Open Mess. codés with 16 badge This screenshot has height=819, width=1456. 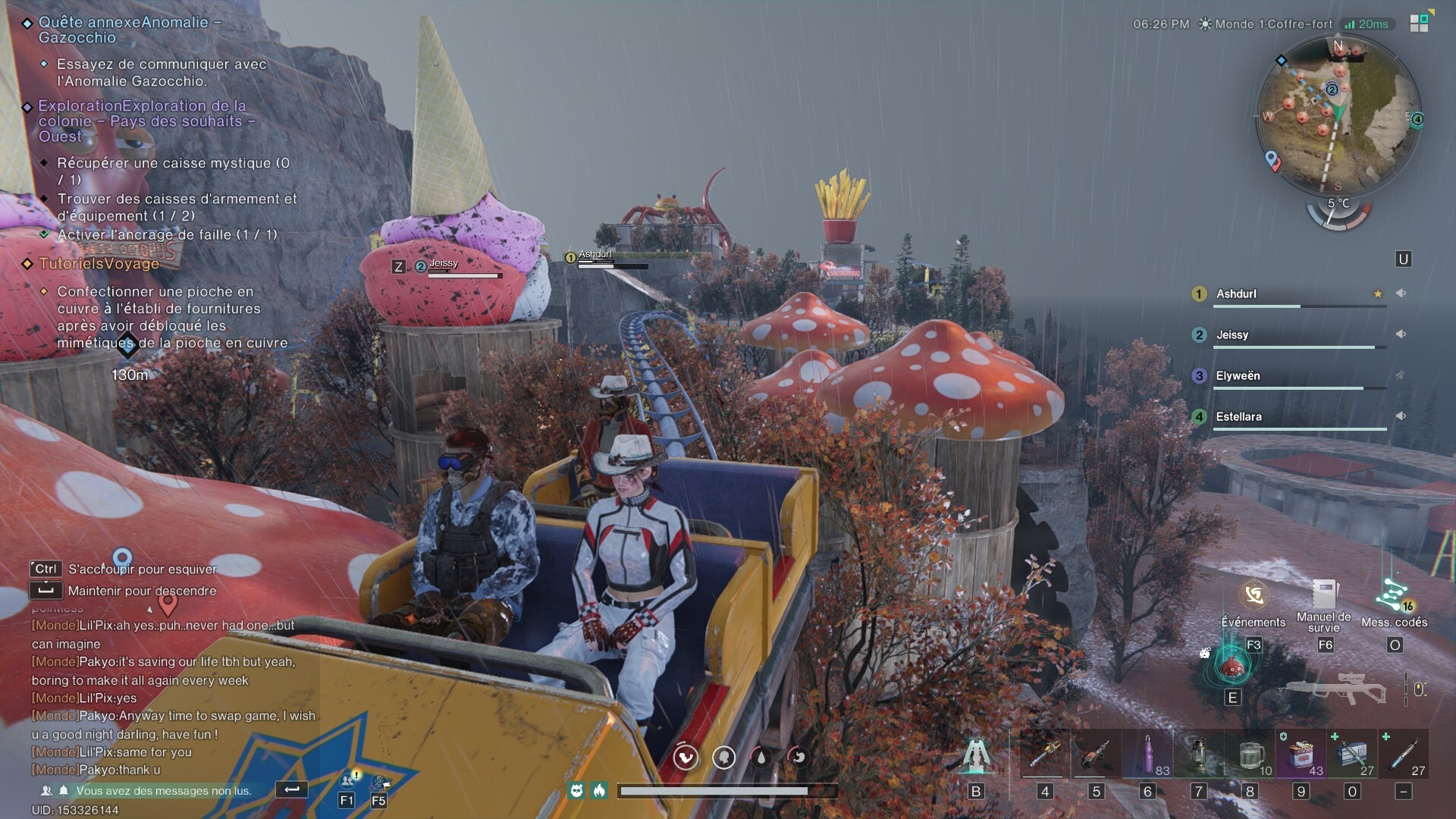click(1394, 596)
